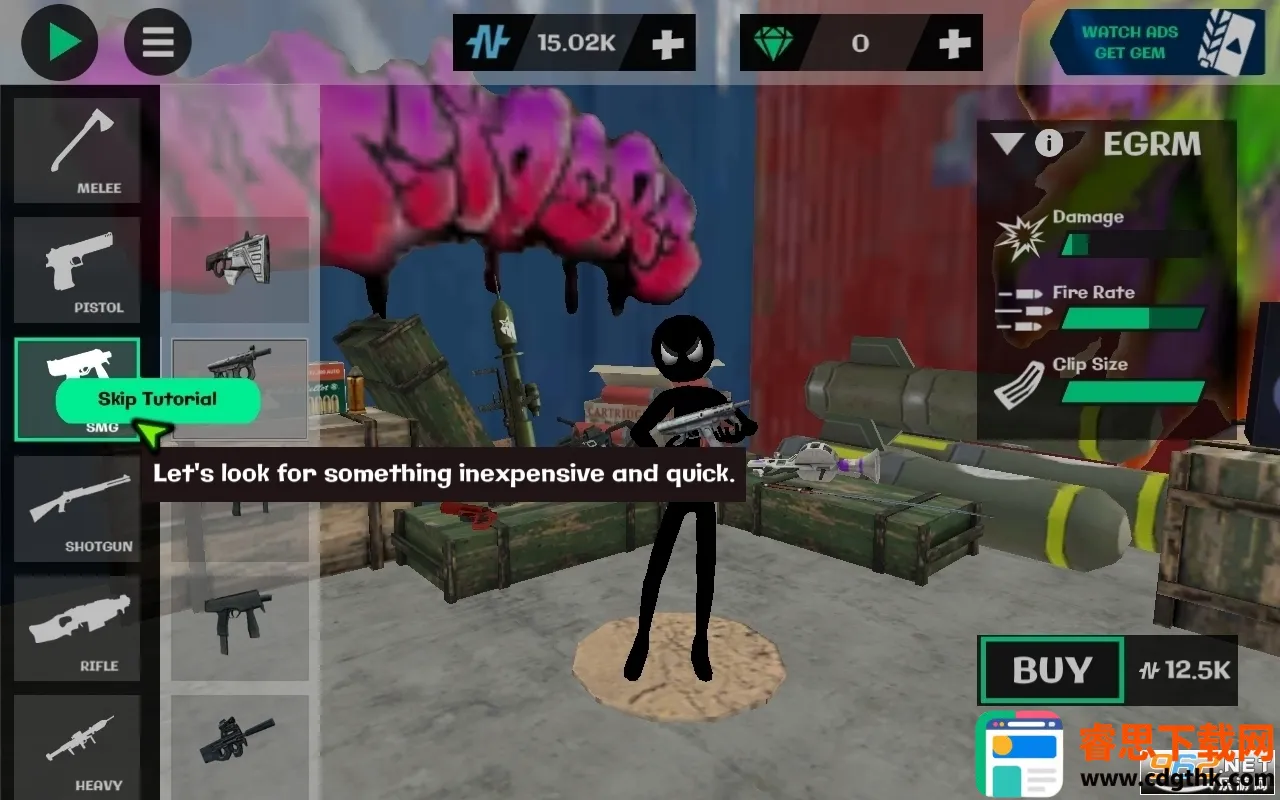Viewport: 1280px width, 800px height.
Task: Skip the tutorial
Action: (x=158, y=400)
